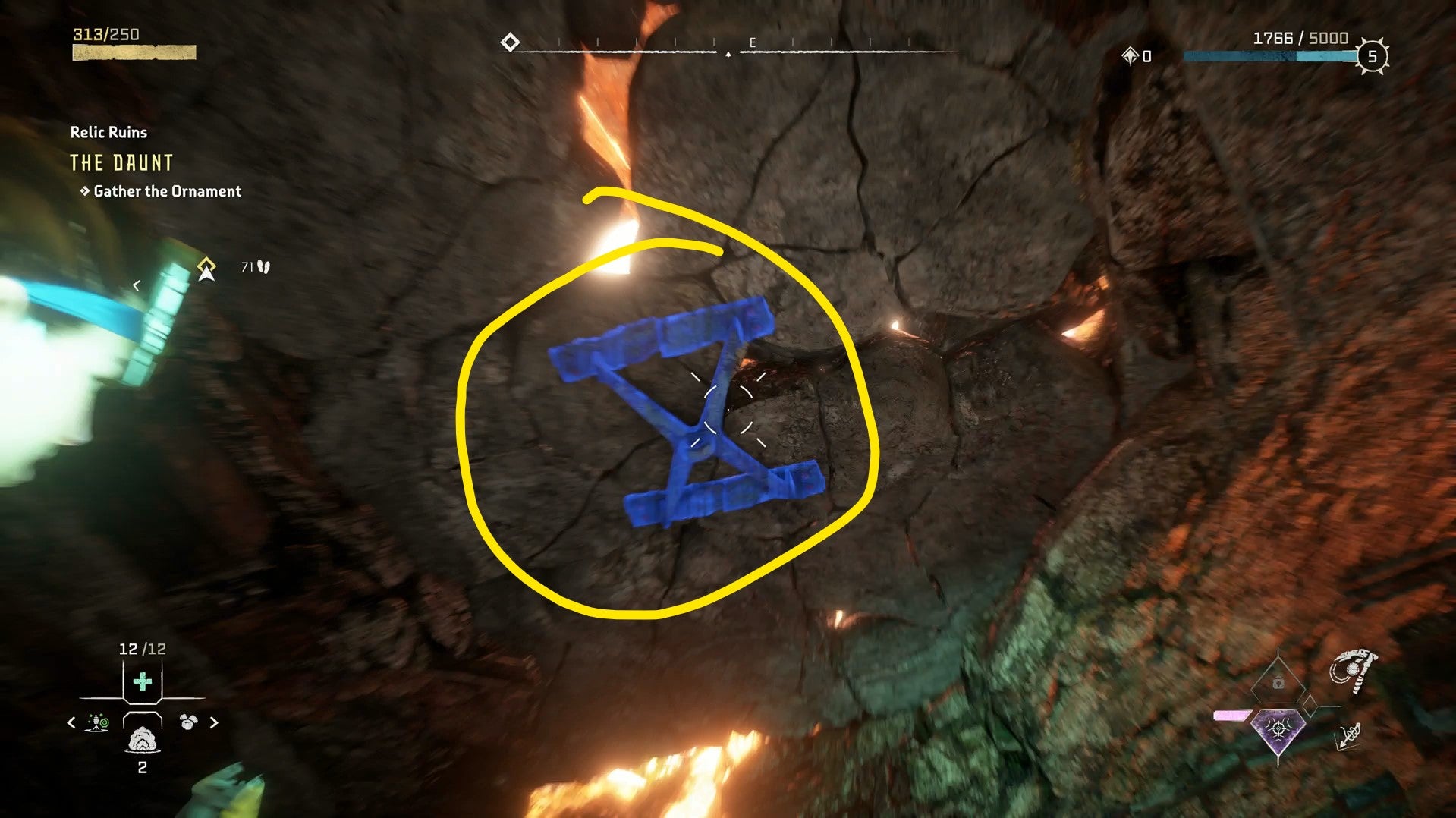Select the locked diamond ability slot
Screen dimensions: 1456x818
tap(1278, 682)
